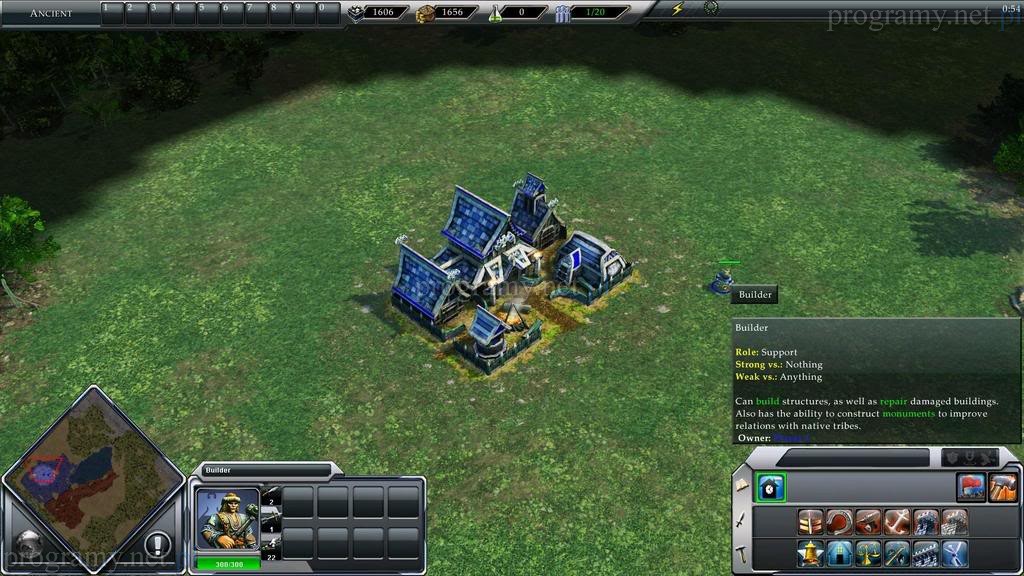Activate the hammer repair command
This screenshot has width=1024, height=576.
point(1002,487)
